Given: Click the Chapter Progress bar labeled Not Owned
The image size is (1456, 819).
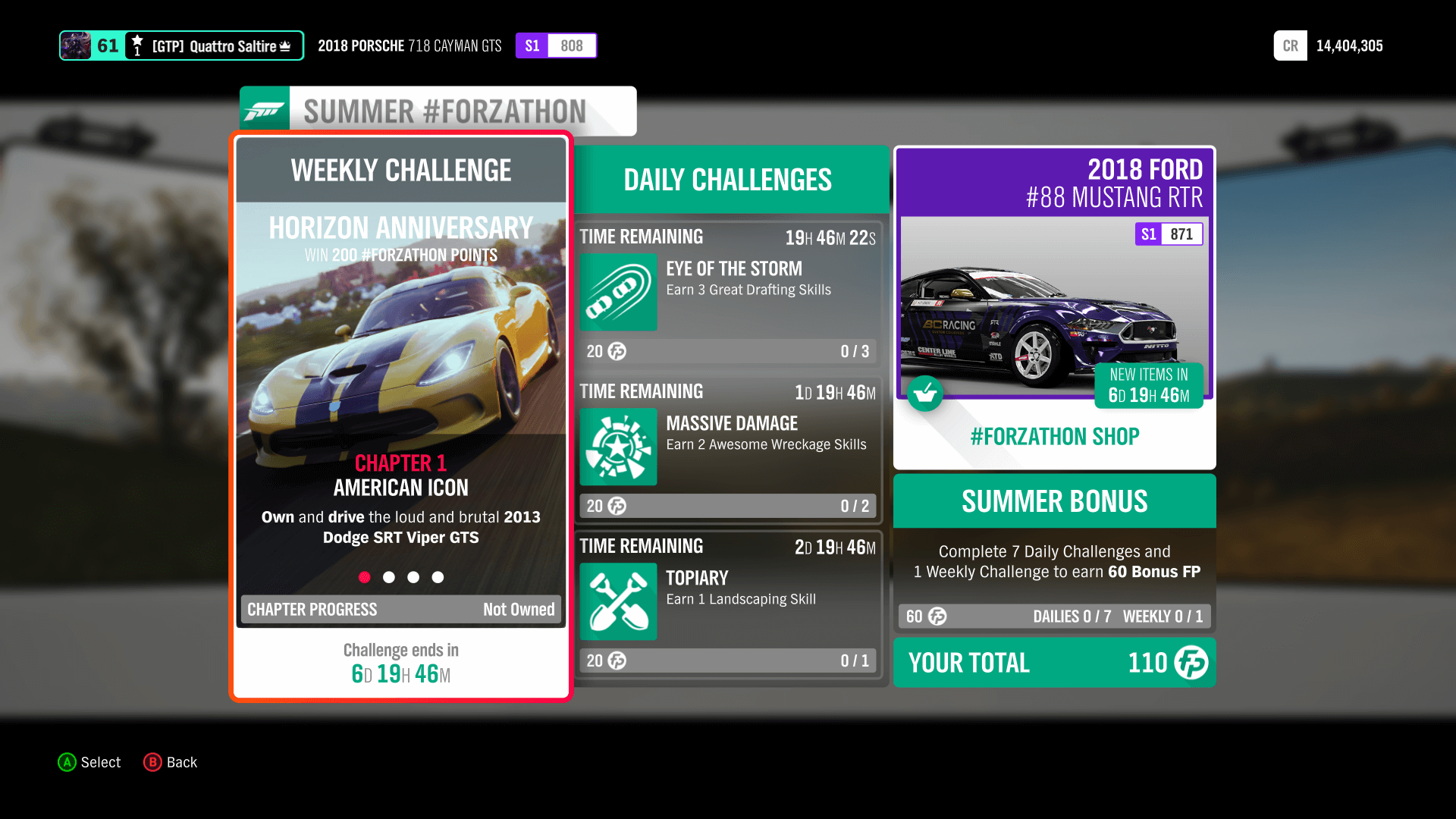Looking at the screenshot, I should coord(400,609).
